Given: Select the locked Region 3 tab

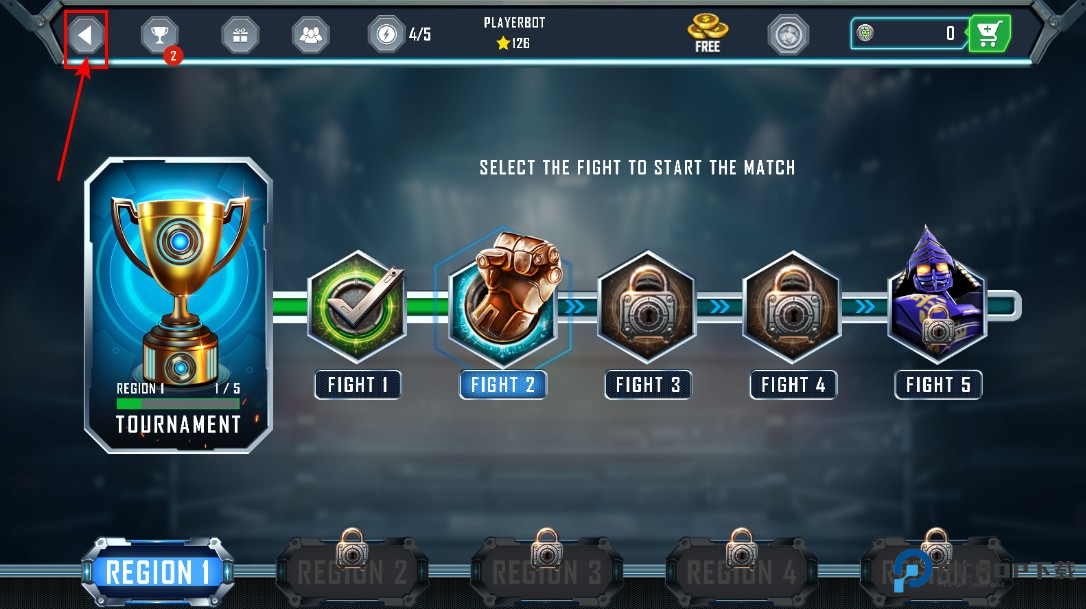Looking at the screenshot, I should pyautogui.click(x=546, y=572).
